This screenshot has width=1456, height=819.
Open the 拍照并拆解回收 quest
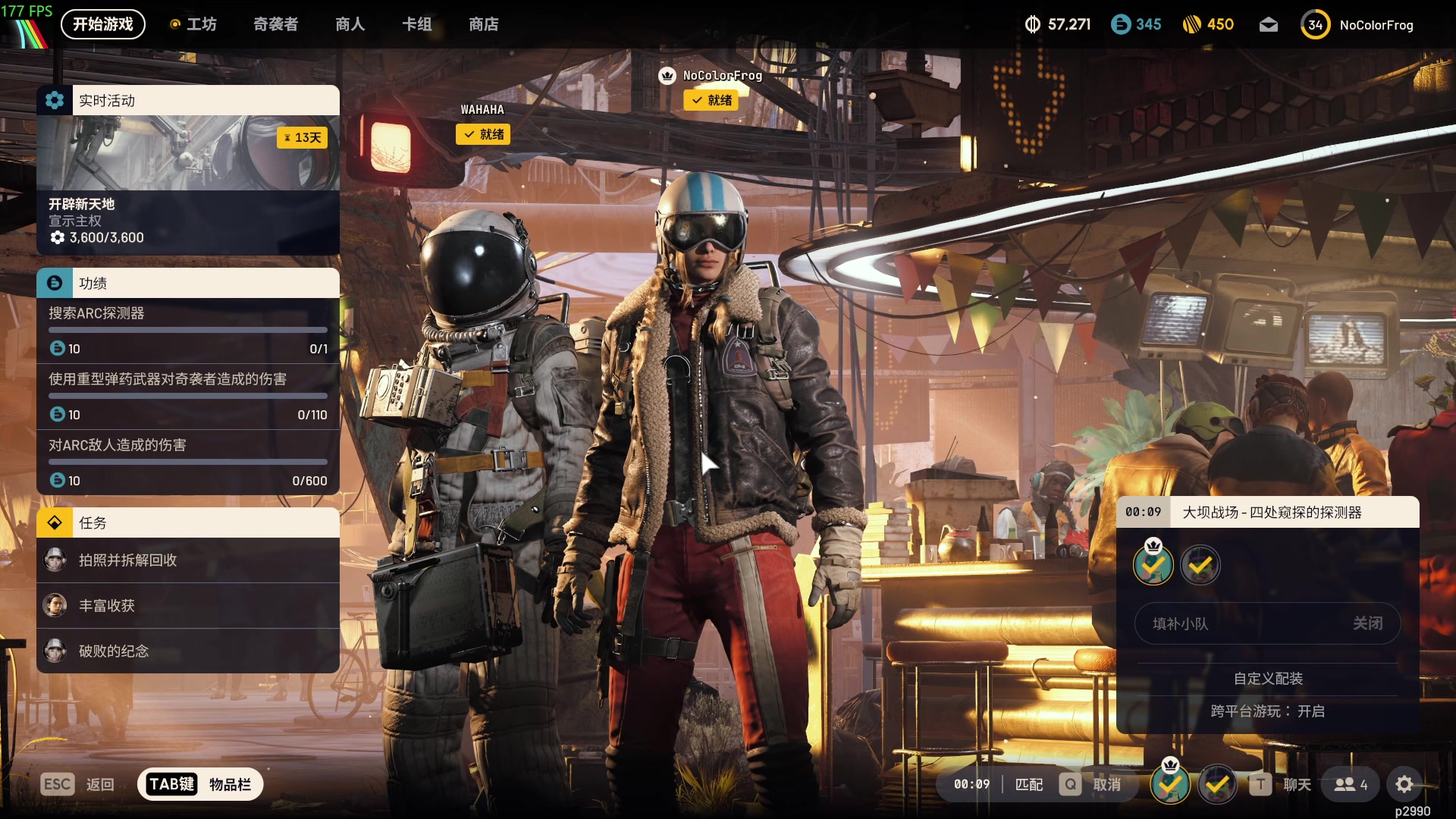(x=187, y=560)
